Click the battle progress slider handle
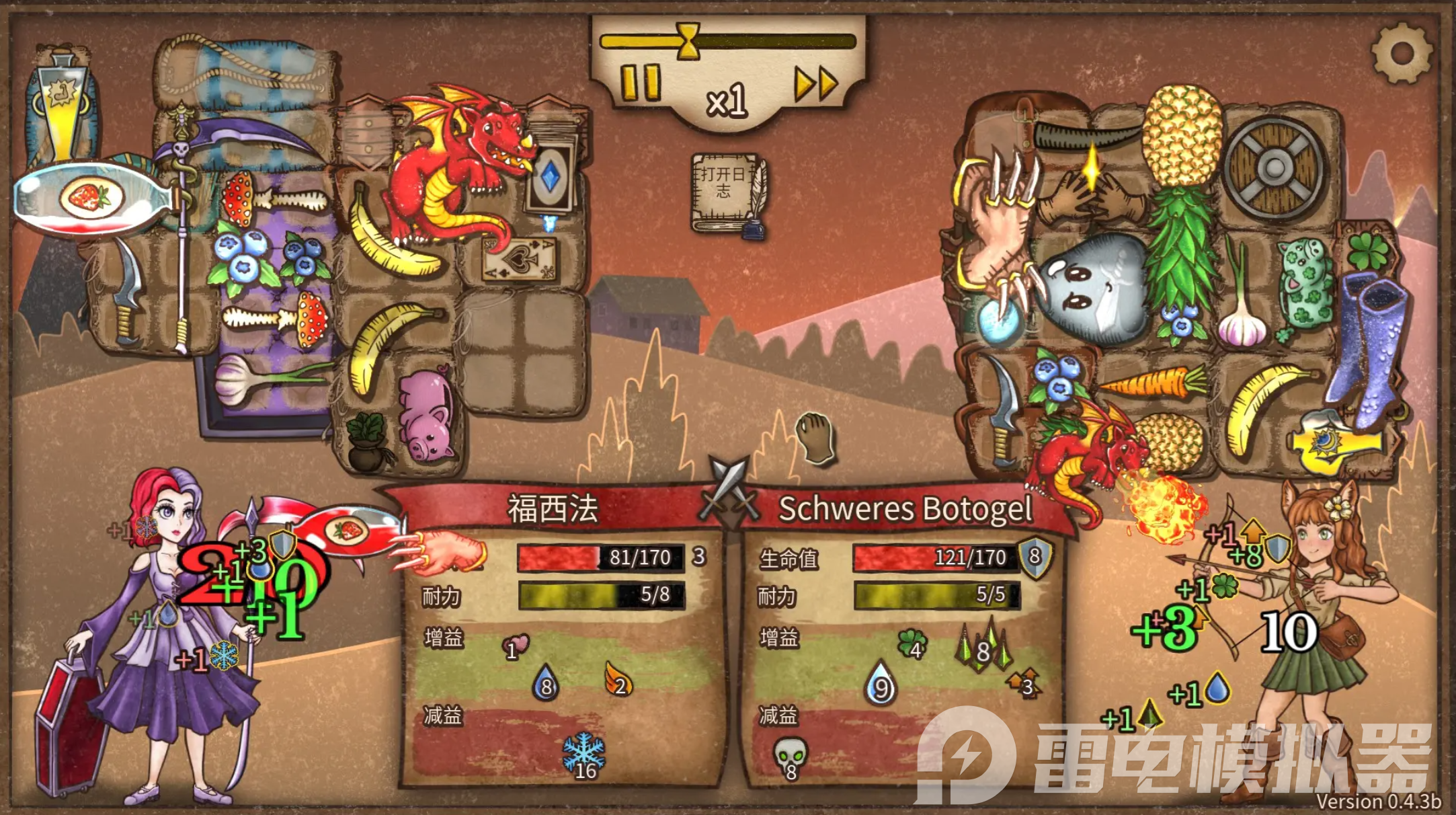Image resolution: width=1456 pixels, height=815 pixels. tap(687, 42)
